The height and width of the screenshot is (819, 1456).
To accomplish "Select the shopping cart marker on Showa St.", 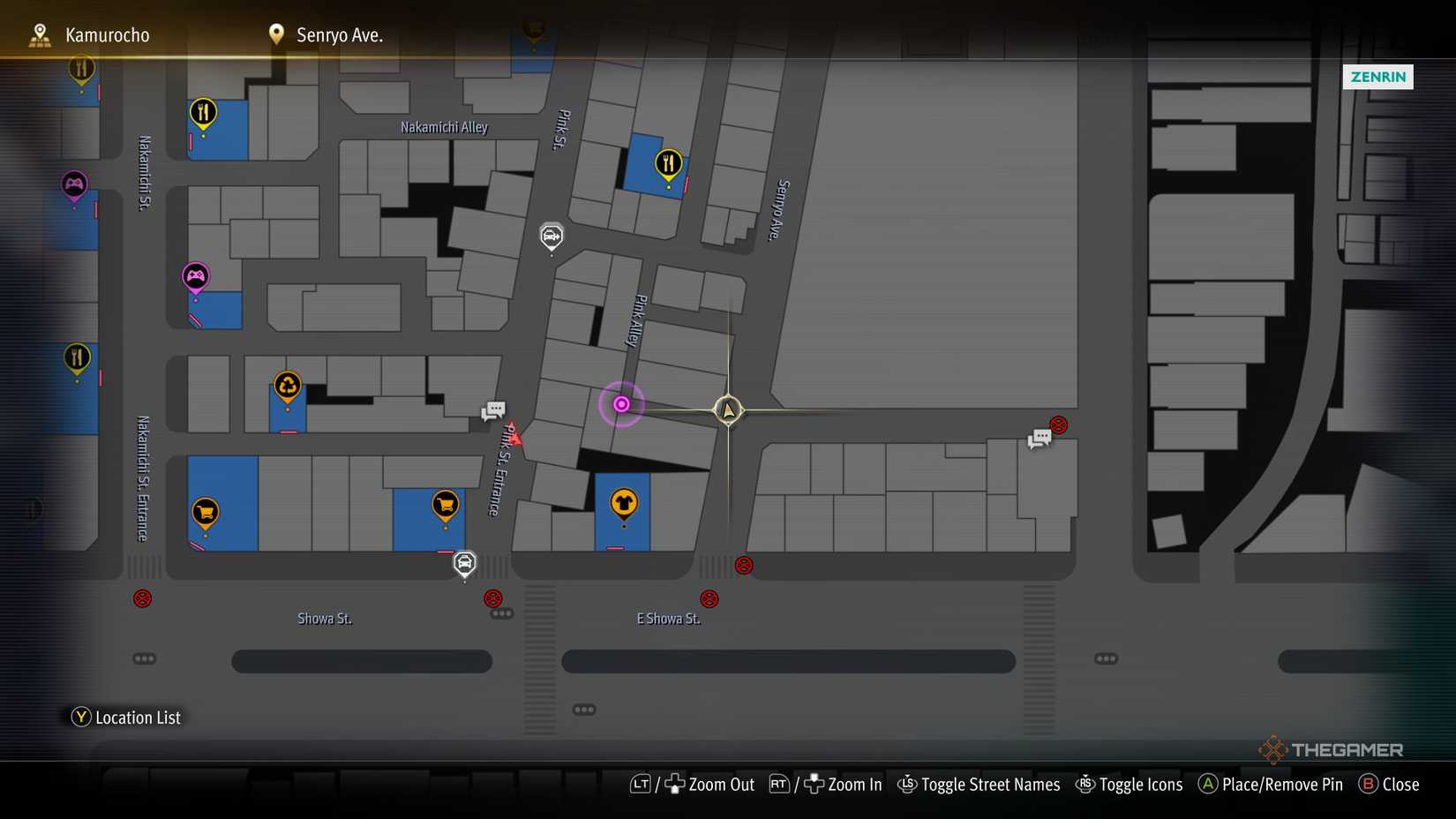I will [x=205, y=509].
